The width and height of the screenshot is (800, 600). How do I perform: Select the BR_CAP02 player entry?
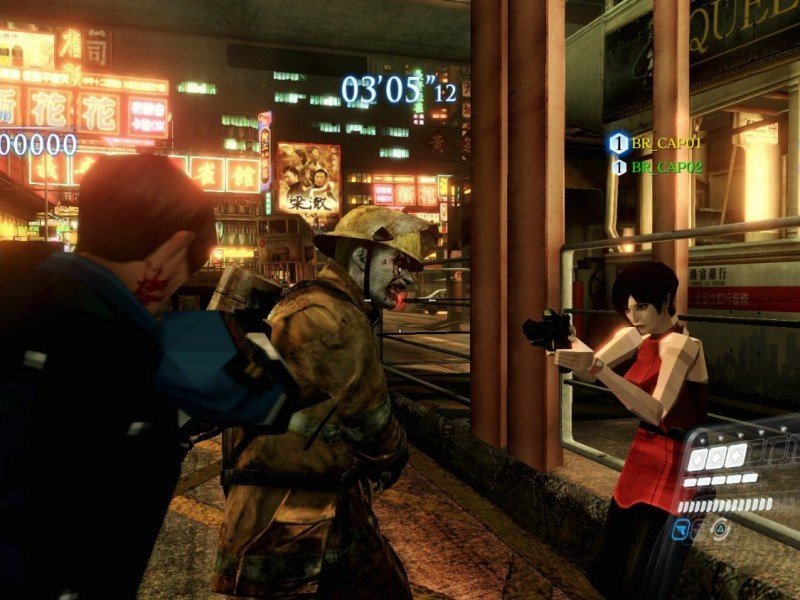[x=664, y=167]
